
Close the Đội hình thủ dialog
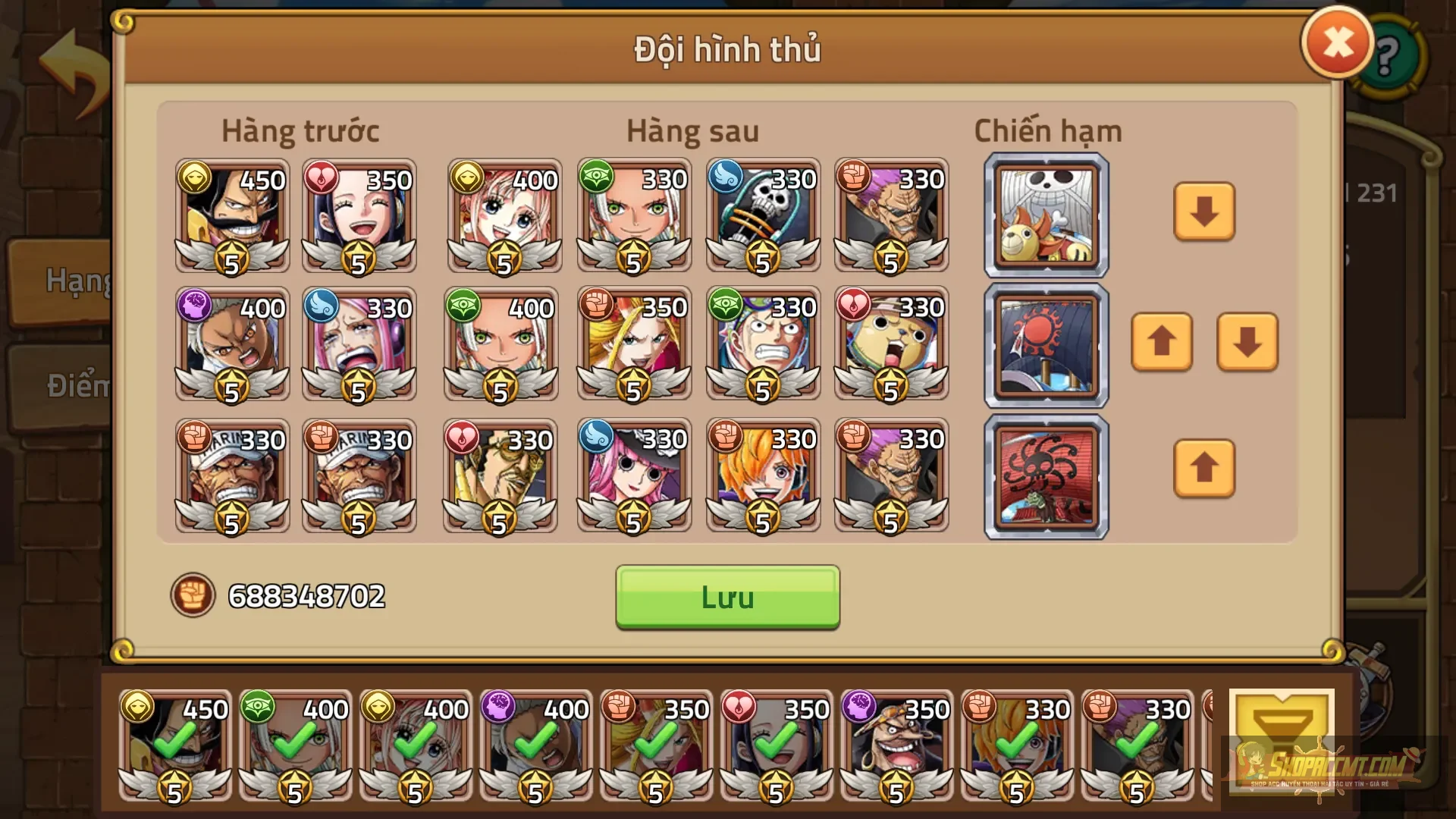tap(1337, 42)
